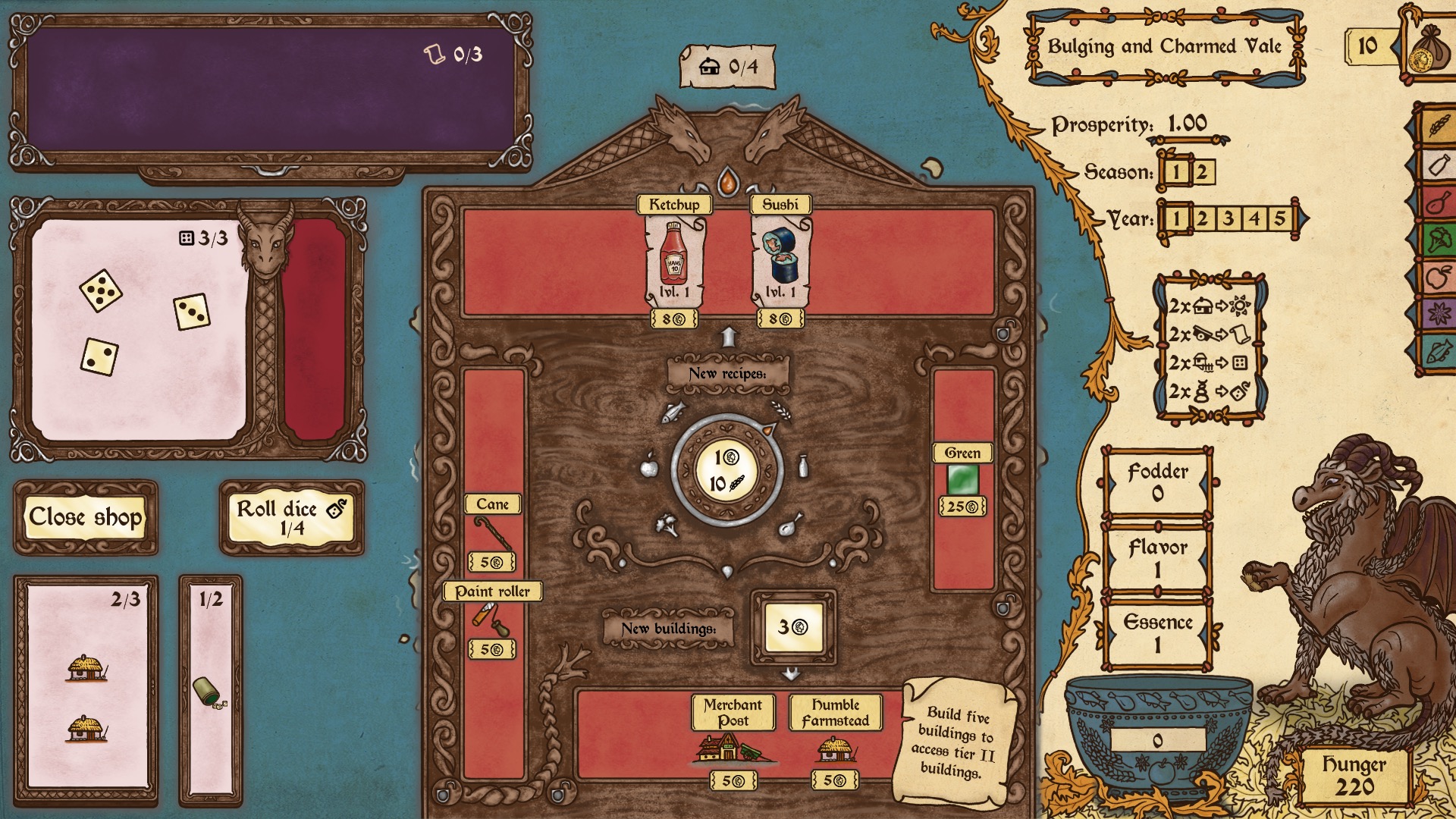The width and height of the screenshot is (1456, 819).
Task: Roll the dice
Action: 292,517
